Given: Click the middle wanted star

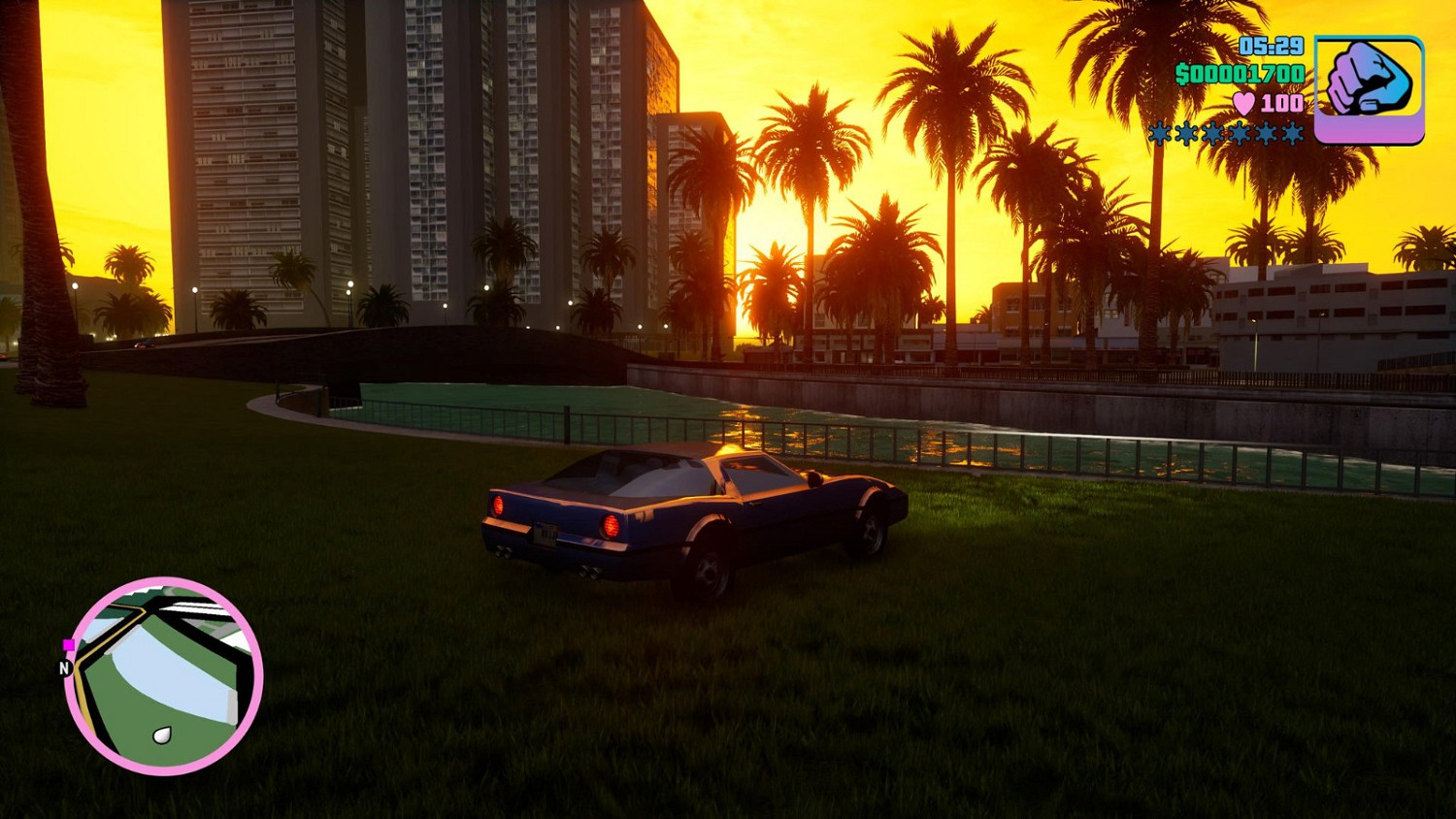Looking at the screenshot, I should coord(1212,135).
